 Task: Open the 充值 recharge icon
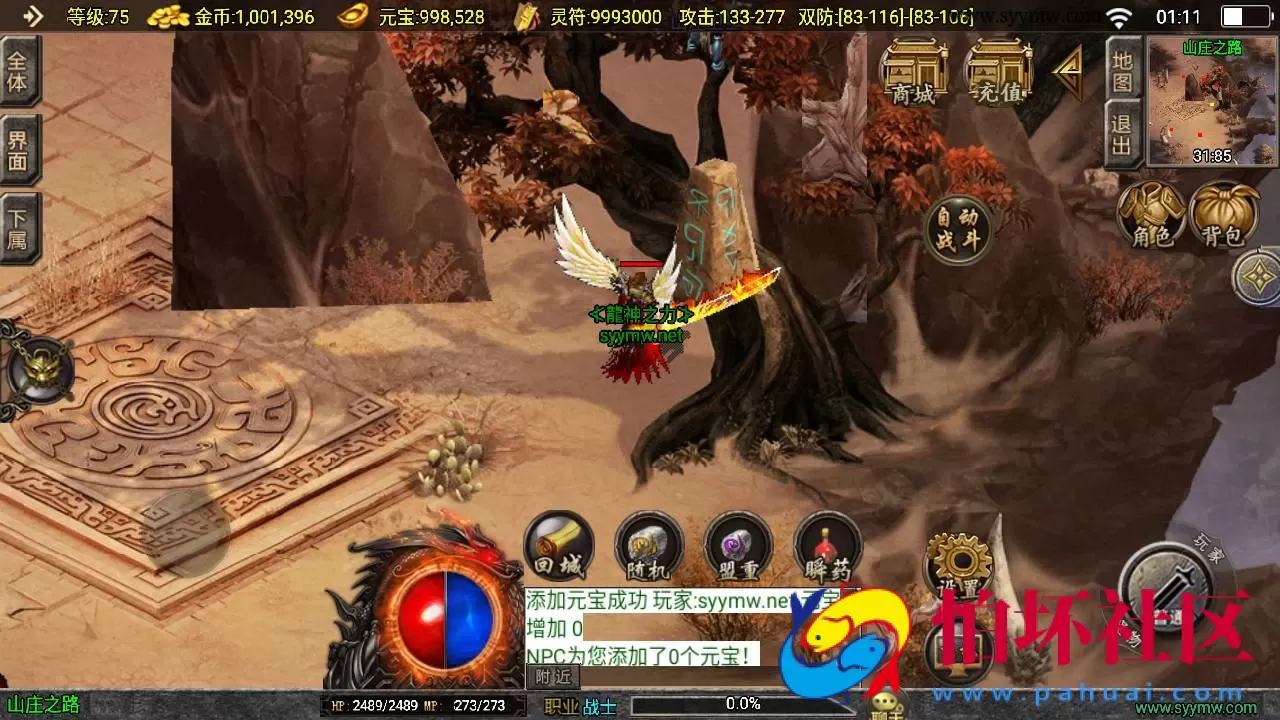[x=997, y=70]
